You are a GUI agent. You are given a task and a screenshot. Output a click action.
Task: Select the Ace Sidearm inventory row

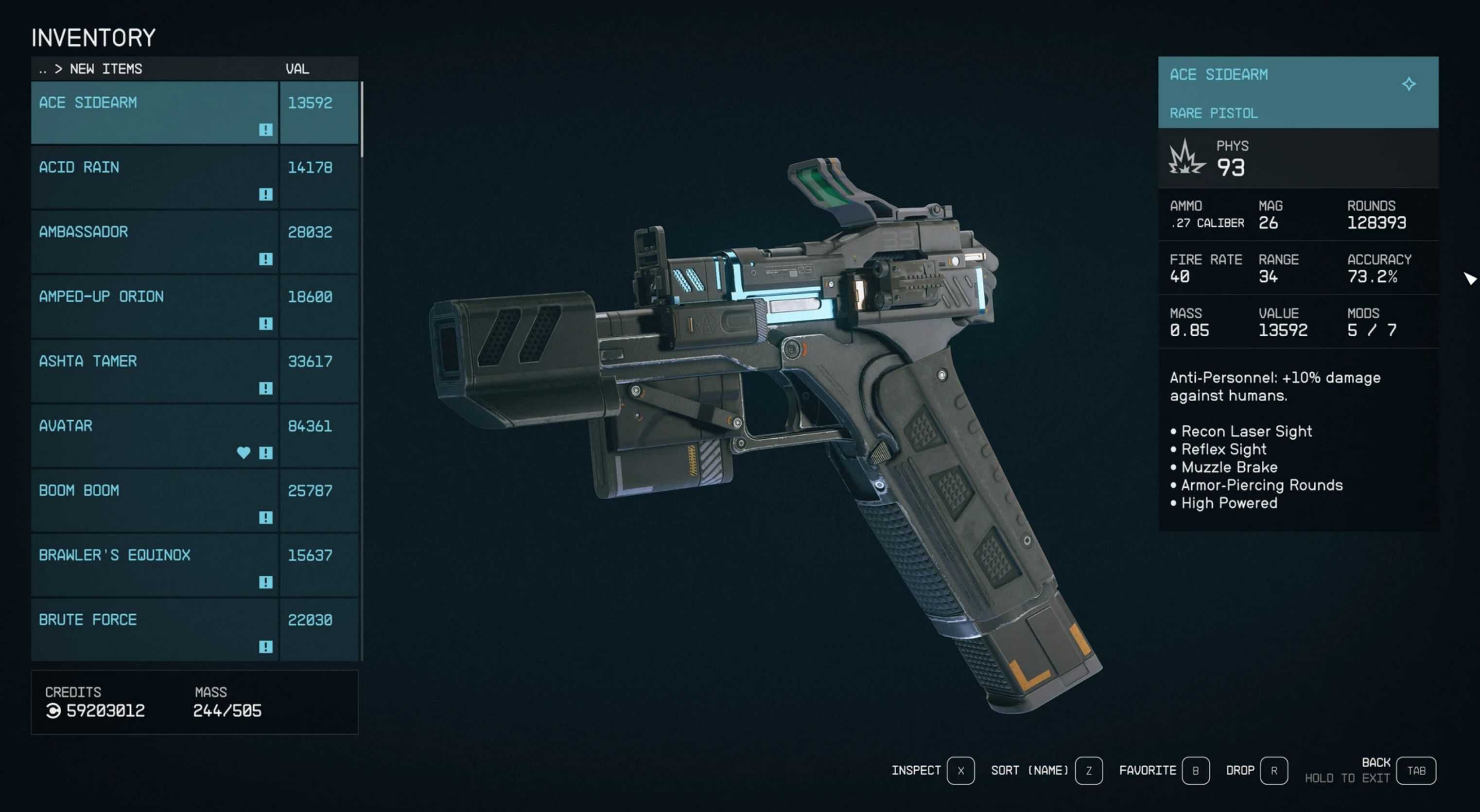point(154,112)
